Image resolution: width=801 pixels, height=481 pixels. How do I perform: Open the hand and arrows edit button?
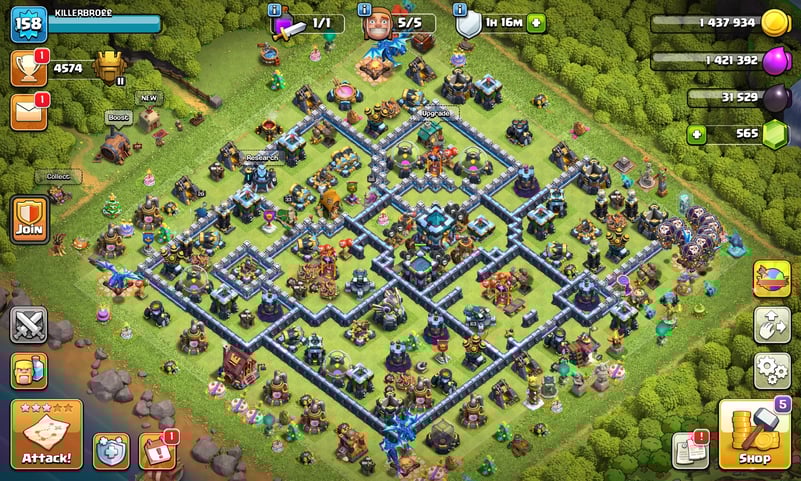771,324
